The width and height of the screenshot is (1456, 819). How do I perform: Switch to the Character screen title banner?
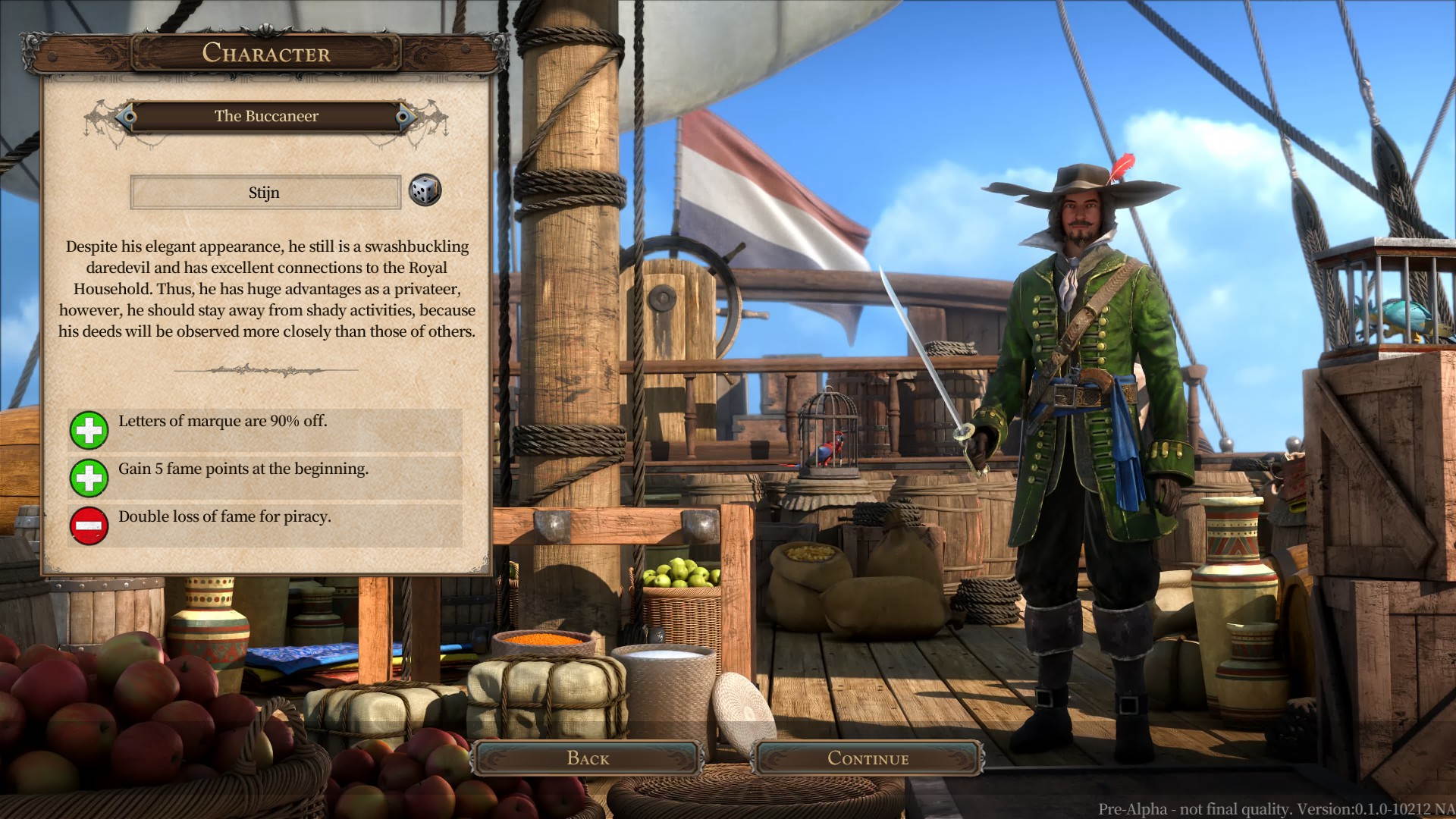[267, 53]
